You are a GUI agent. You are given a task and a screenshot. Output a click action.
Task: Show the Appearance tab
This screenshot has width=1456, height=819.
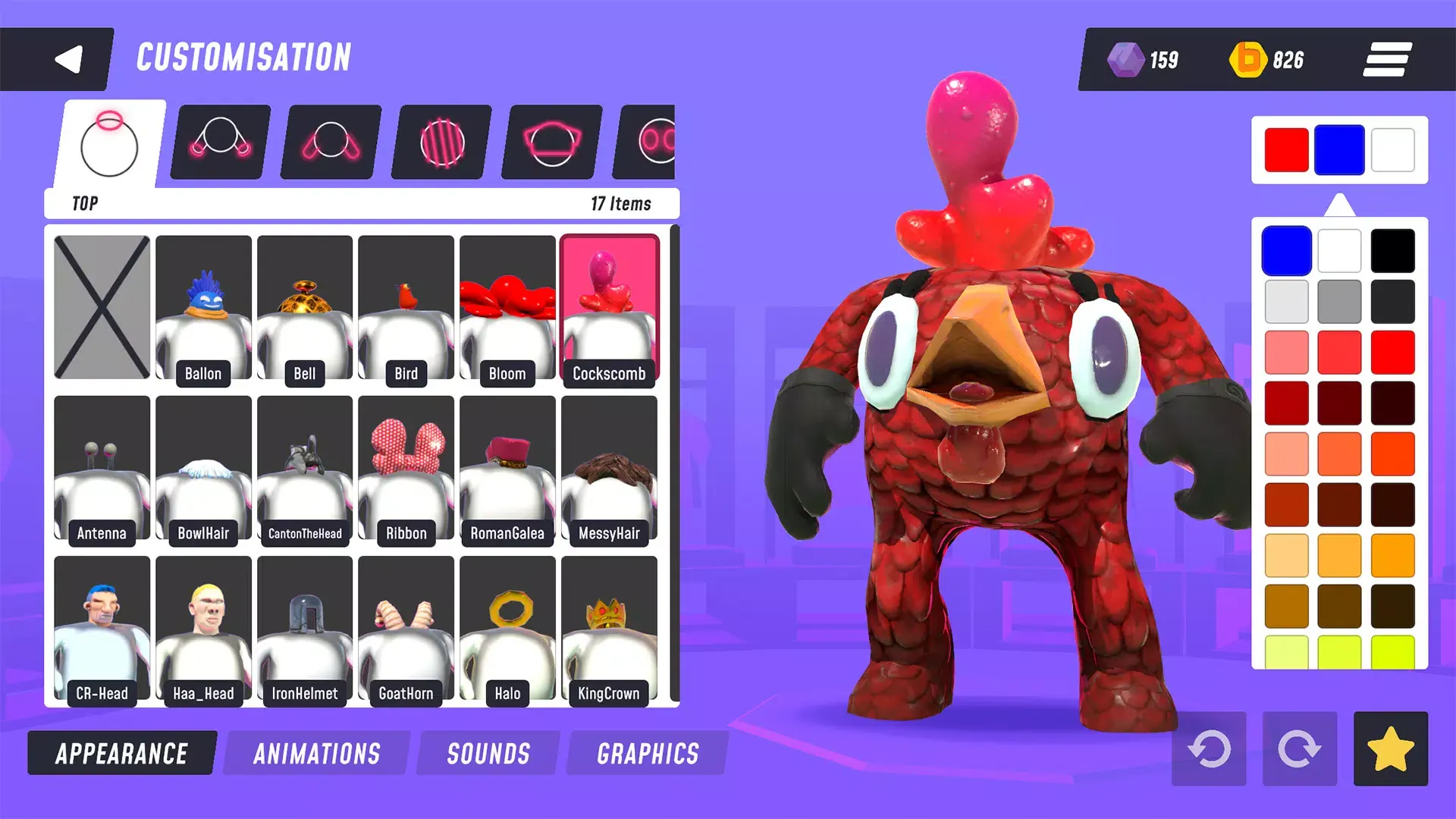pos(121,753)
